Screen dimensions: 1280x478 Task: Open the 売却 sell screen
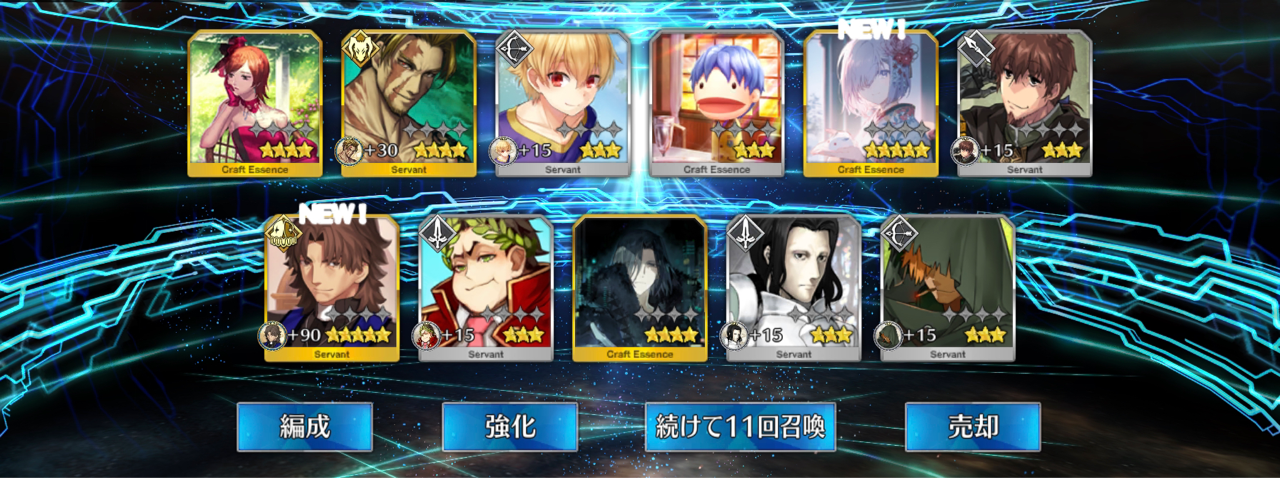972,427
